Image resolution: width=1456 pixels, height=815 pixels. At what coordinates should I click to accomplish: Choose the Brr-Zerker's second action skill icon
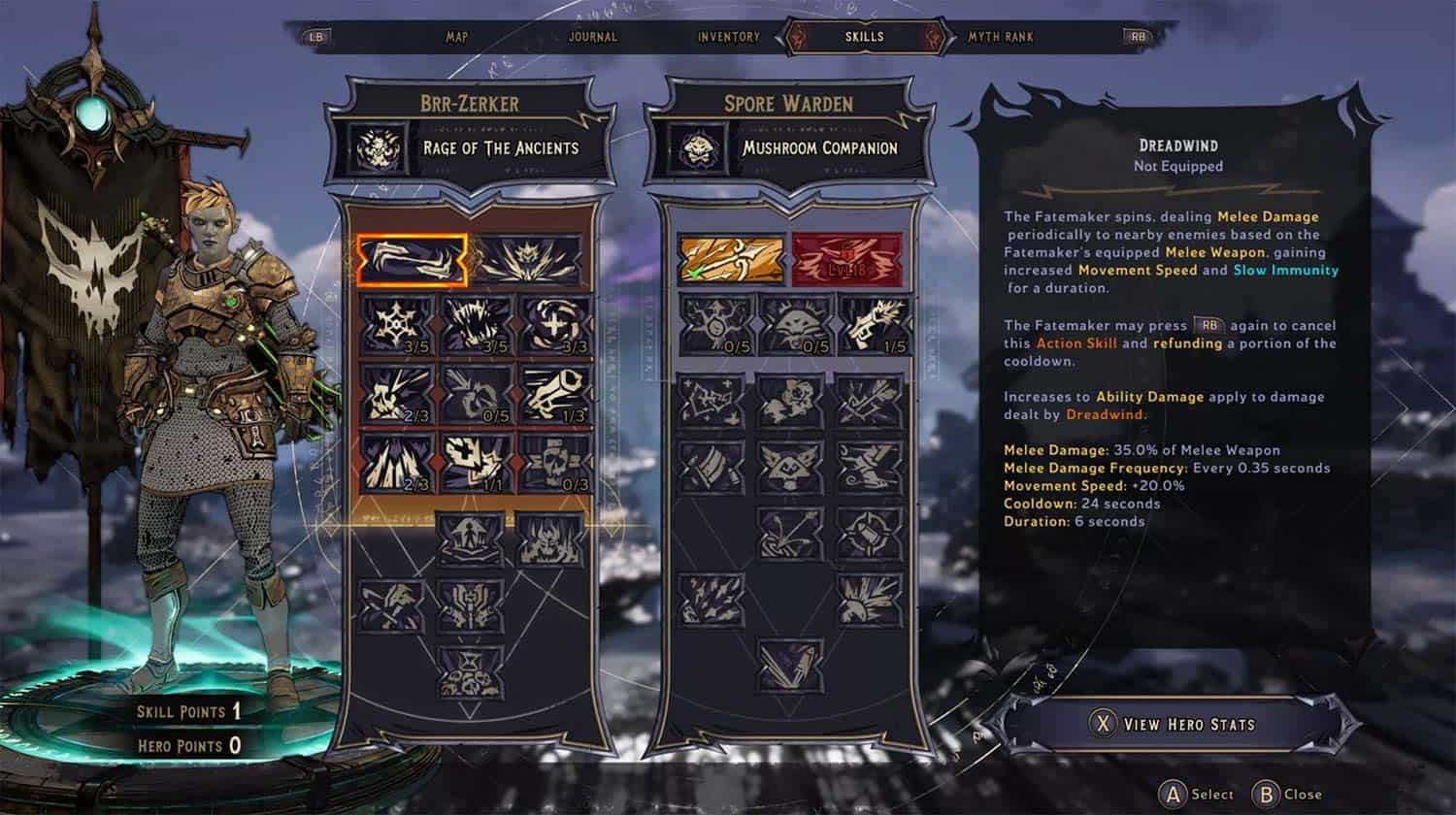530,260
